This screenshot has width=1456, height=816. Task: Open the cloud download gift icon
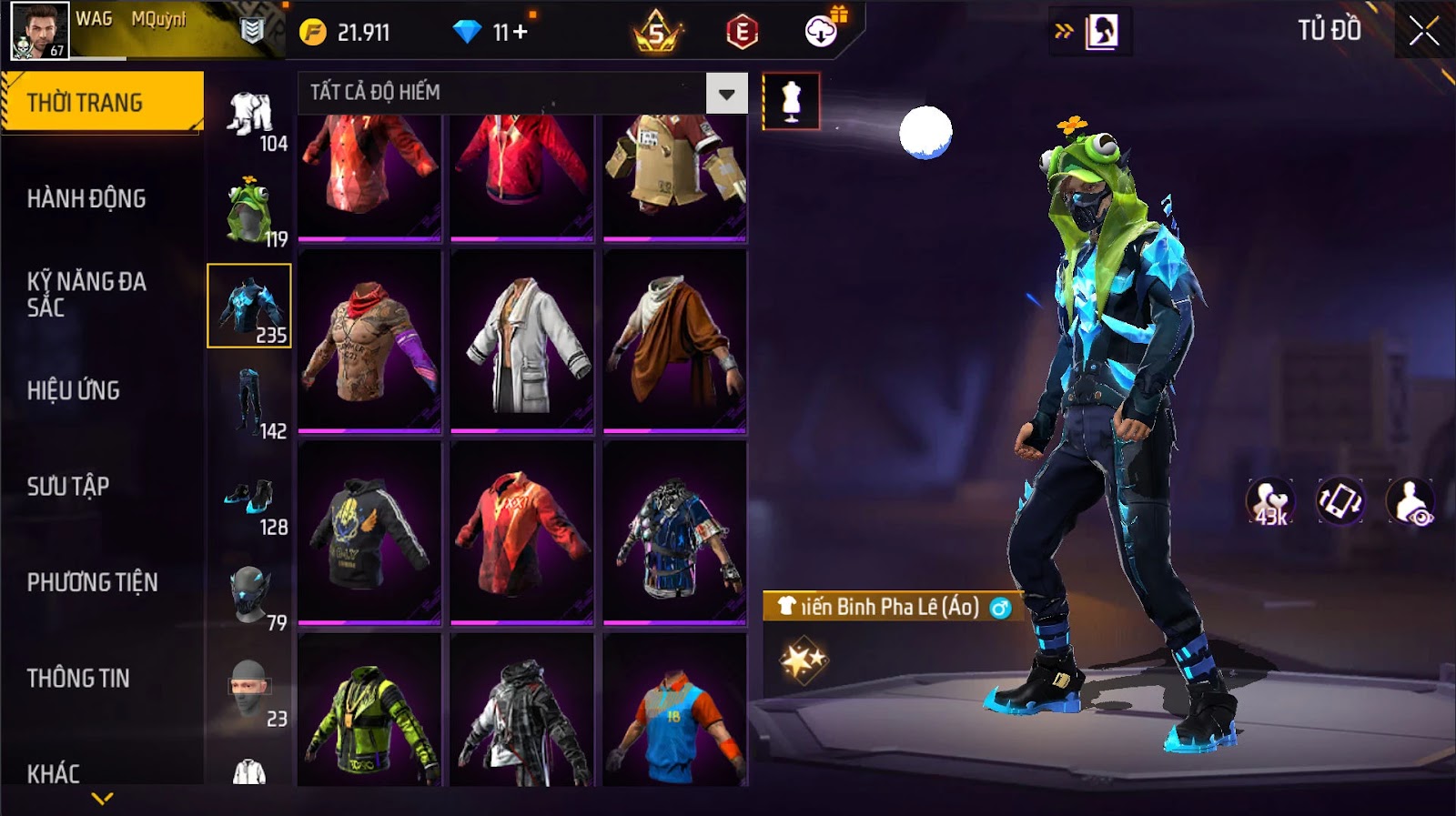point(822,32)
